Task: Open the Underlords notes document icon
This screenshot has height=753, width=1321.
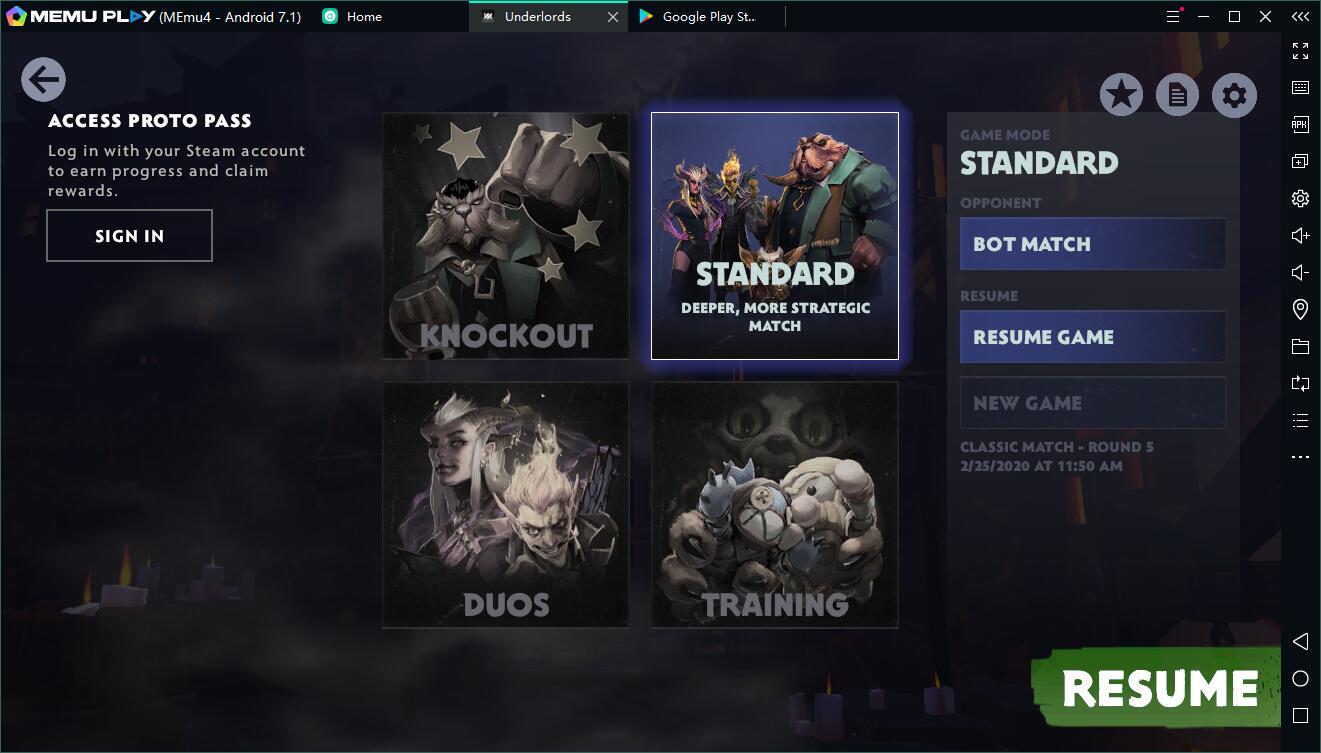Action: (1177, 94)
